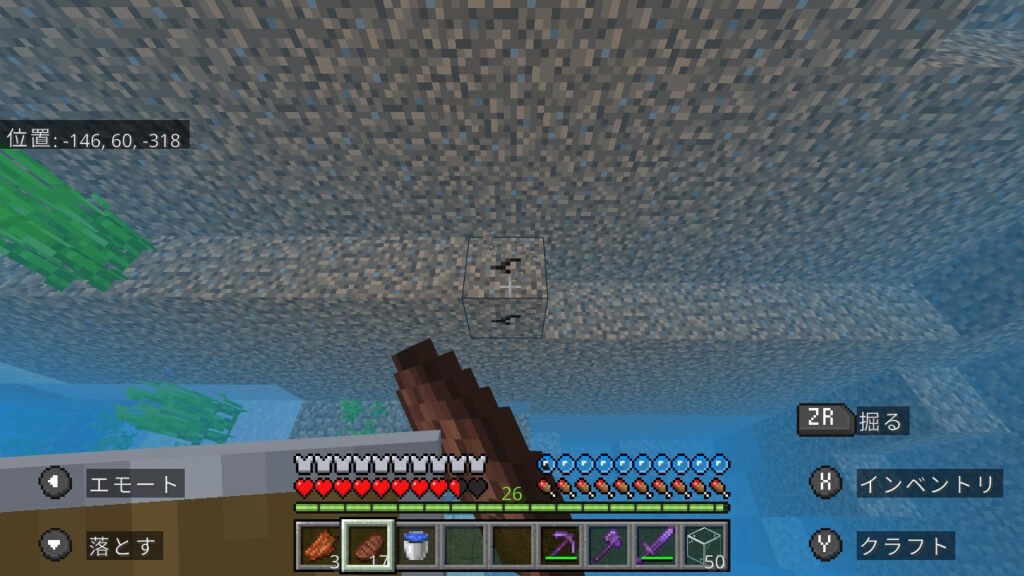The width and height of the screenshot is (1024, 576).
Task: Choose the water bucket hotbar slot
Action: pos(416,546)
